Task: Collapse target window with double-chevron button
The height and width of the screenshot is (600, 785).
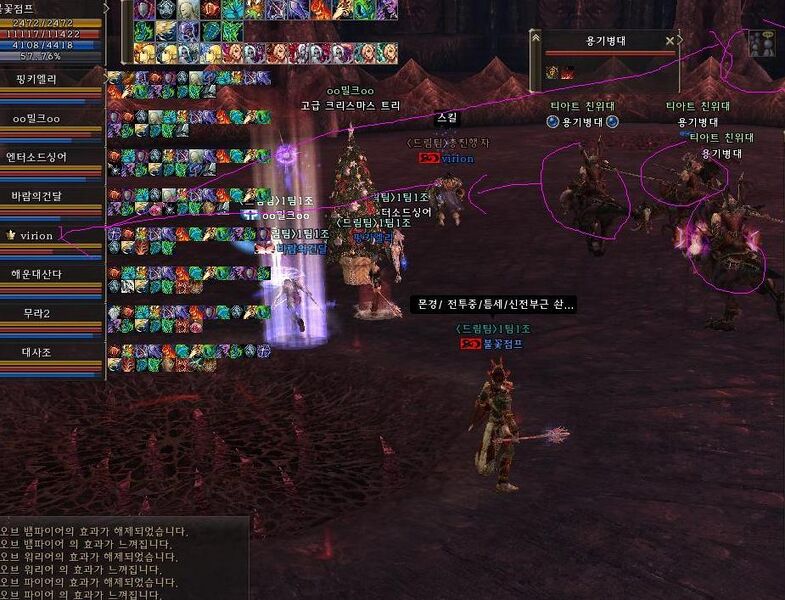Action: (x=537, y=40)
